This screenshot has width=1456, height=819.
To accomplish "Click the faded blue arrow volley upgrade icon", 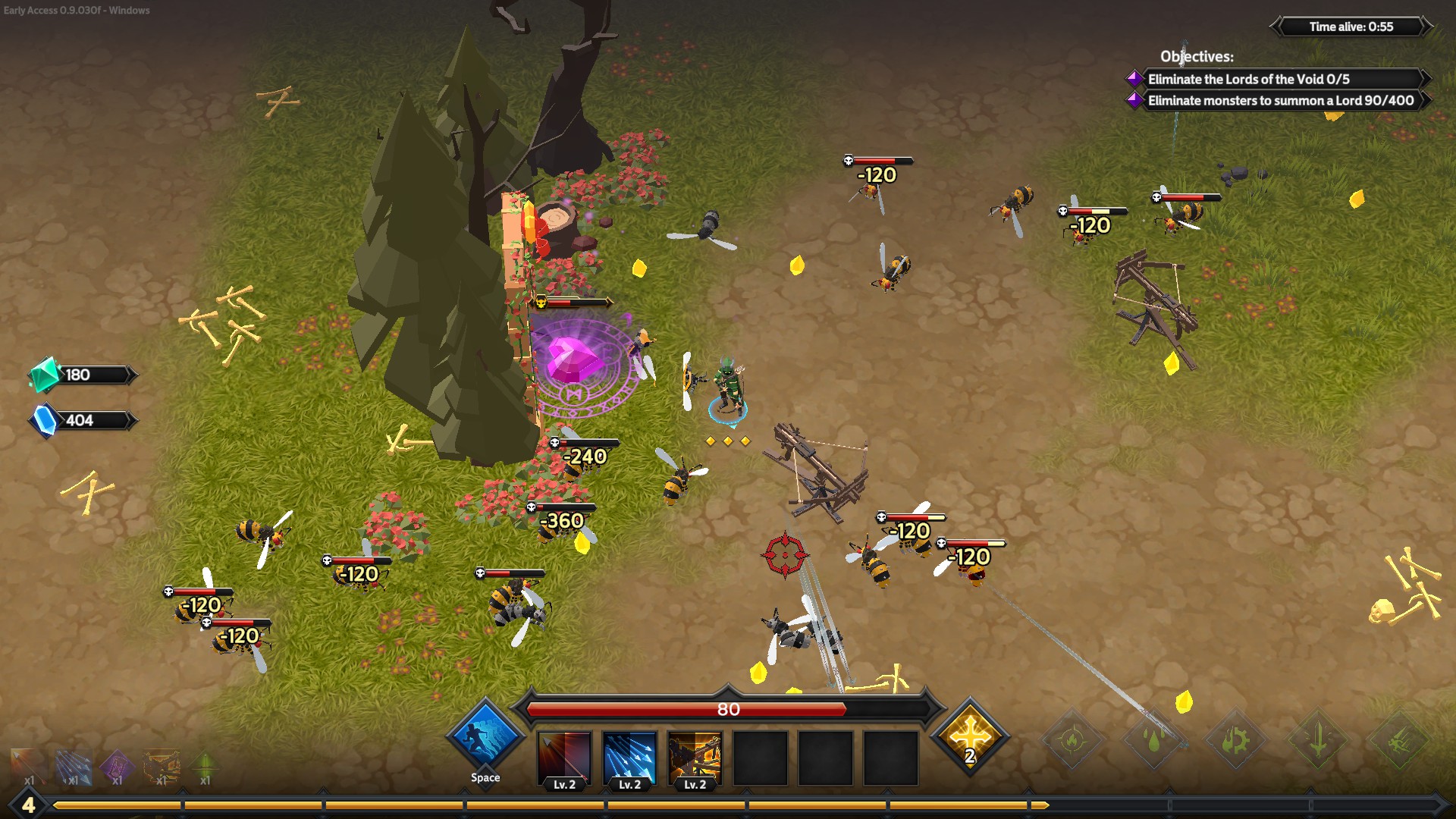I will 73,766.
